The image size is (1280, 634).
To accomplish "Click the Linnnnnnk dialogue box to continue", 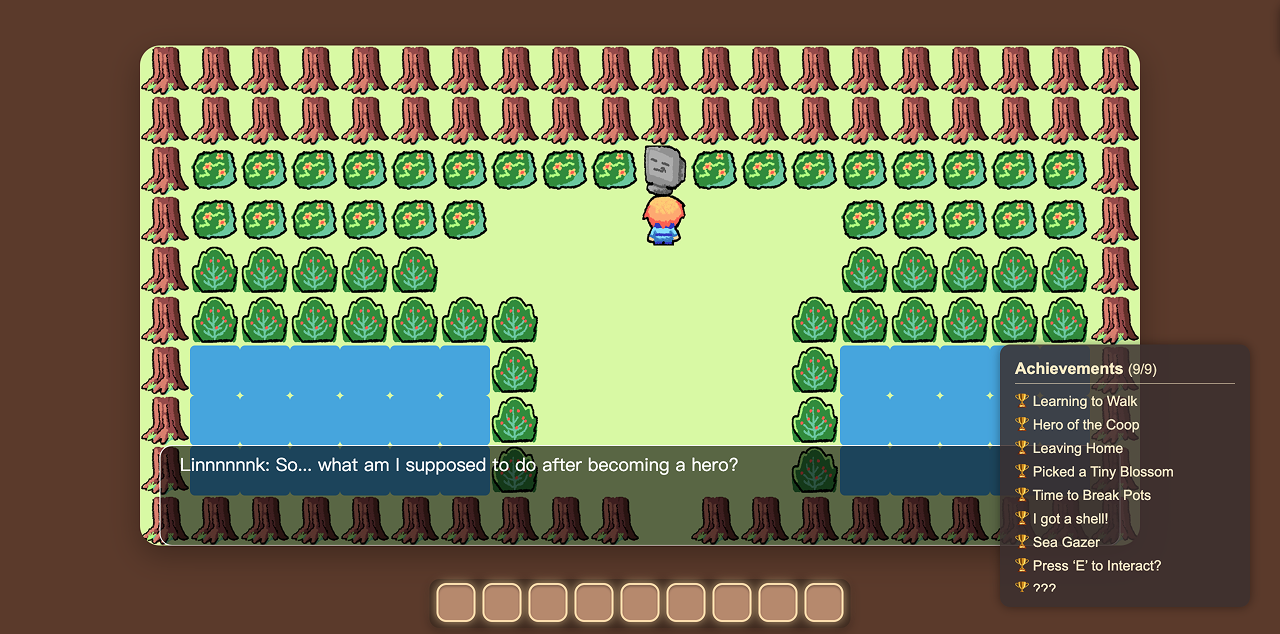I will pyautogui.click(x=580, y=495).
